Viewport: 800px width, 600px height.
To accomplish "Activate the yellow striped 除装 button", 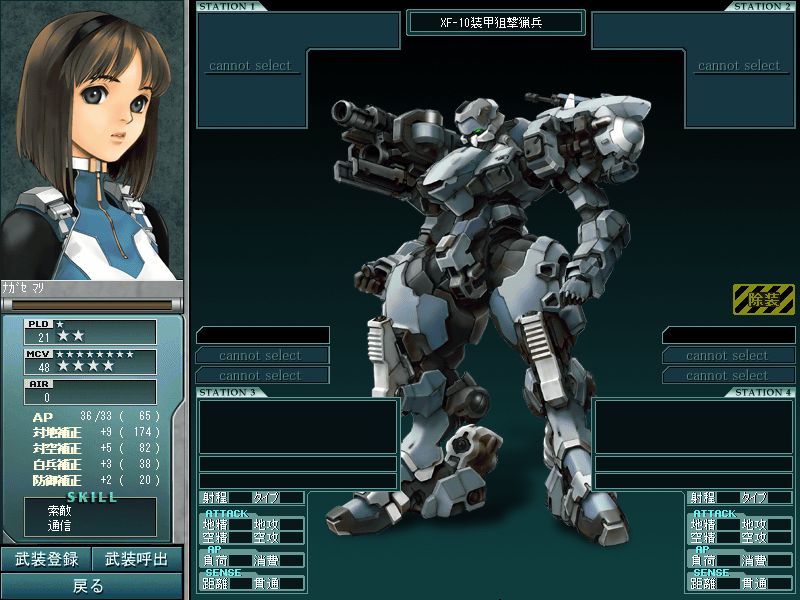I will coord(763,299).
